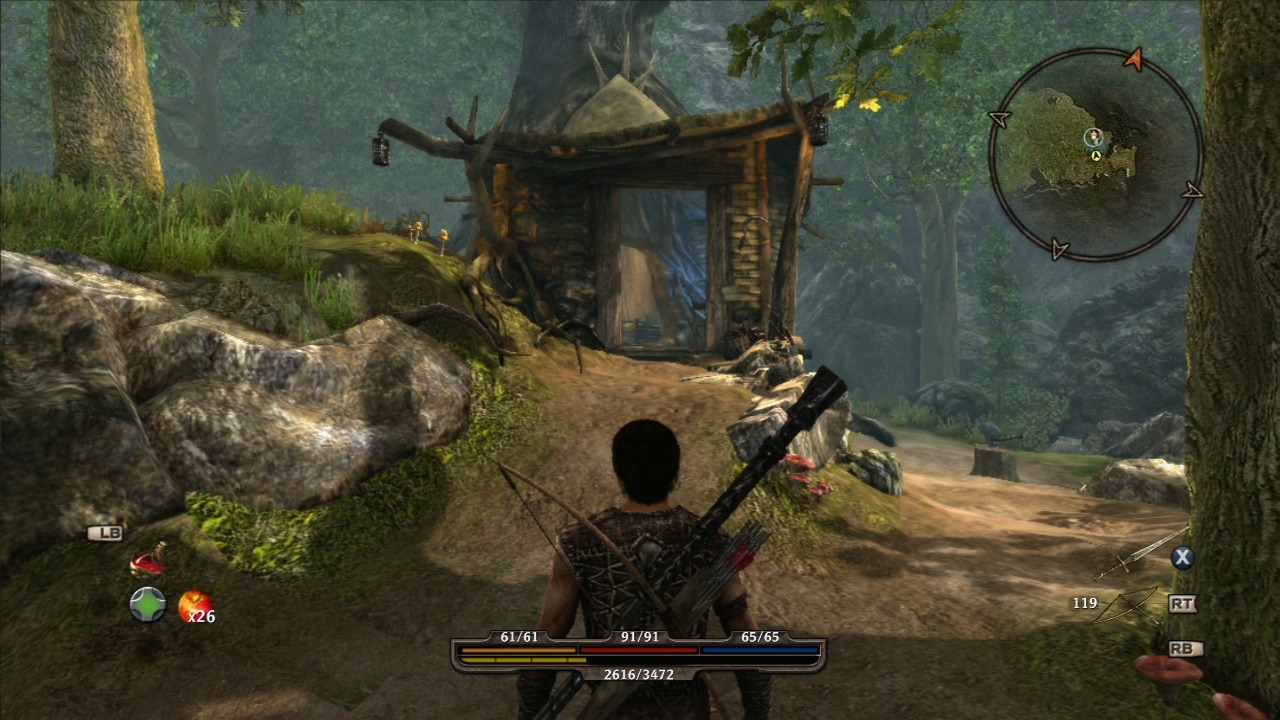Click the orange north arrow on minimap

pyautogui.click(x=1133, y=59)
